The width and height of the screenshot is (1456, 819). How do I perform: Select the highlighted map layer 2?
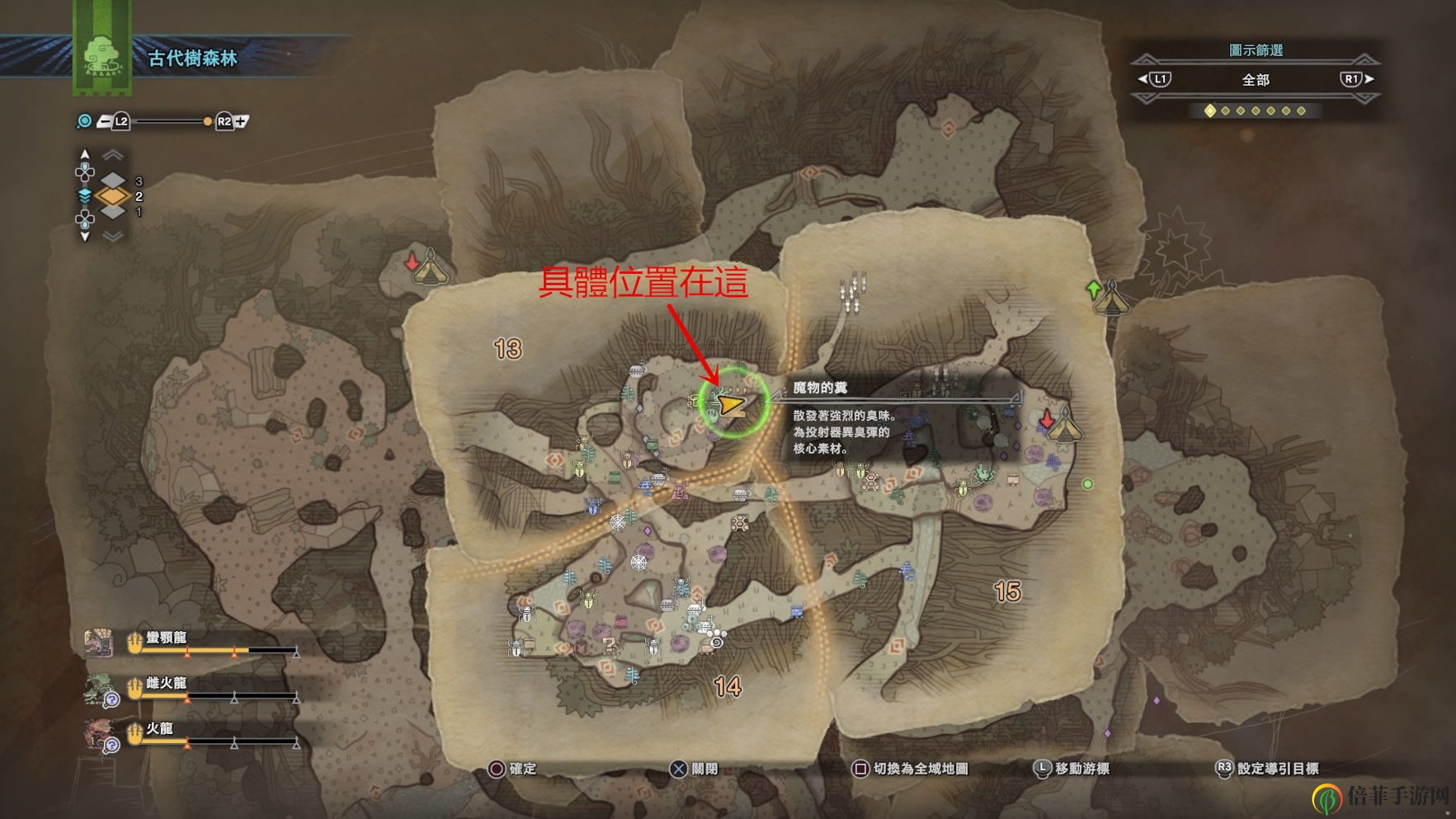113,196
